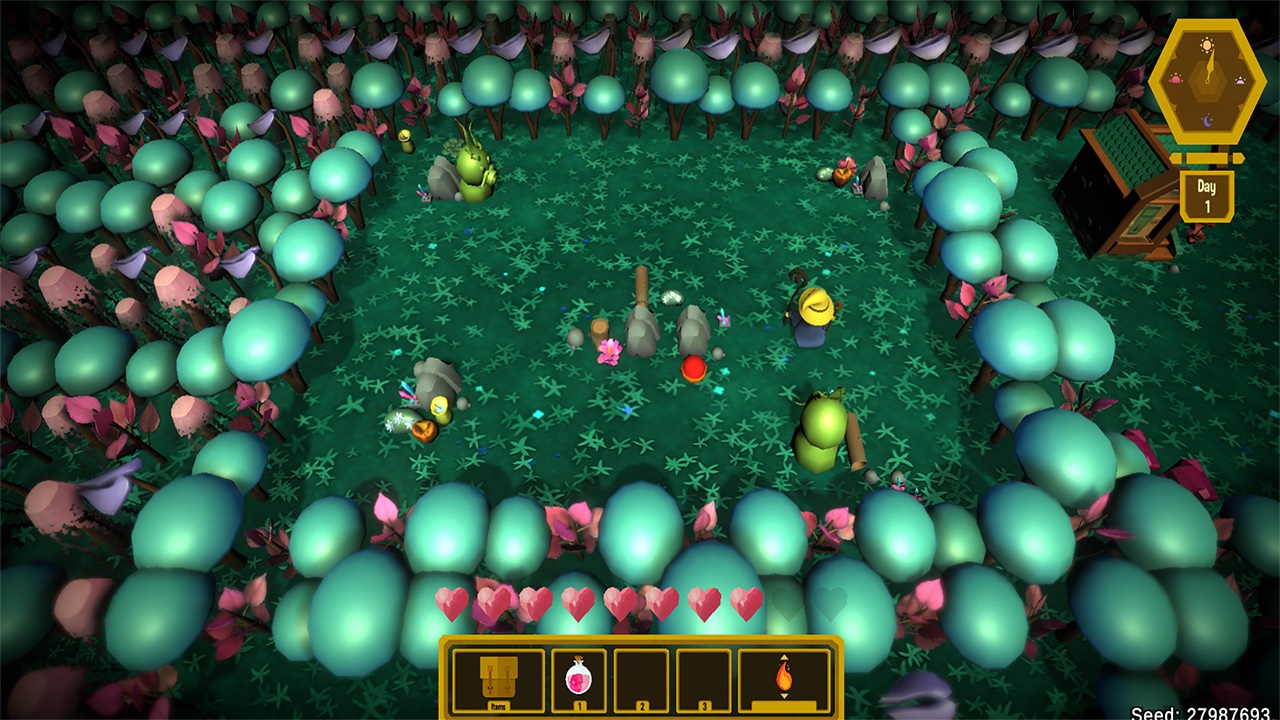
Task: Click the Day 1 counter panel
Action: [x=1207, y=195]
